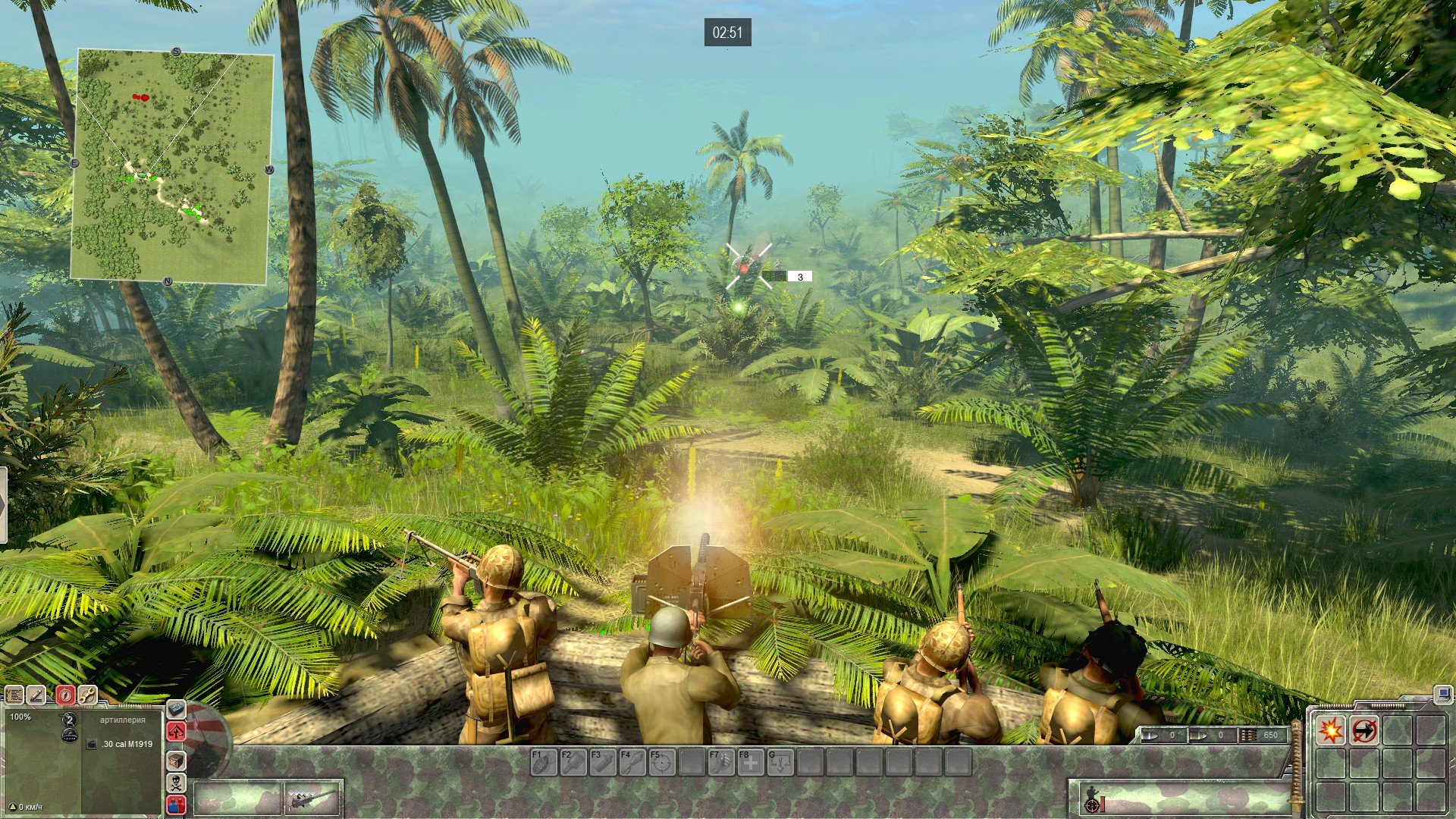
Task: Click the blue map chip icon button
Action: pos(176,709)
